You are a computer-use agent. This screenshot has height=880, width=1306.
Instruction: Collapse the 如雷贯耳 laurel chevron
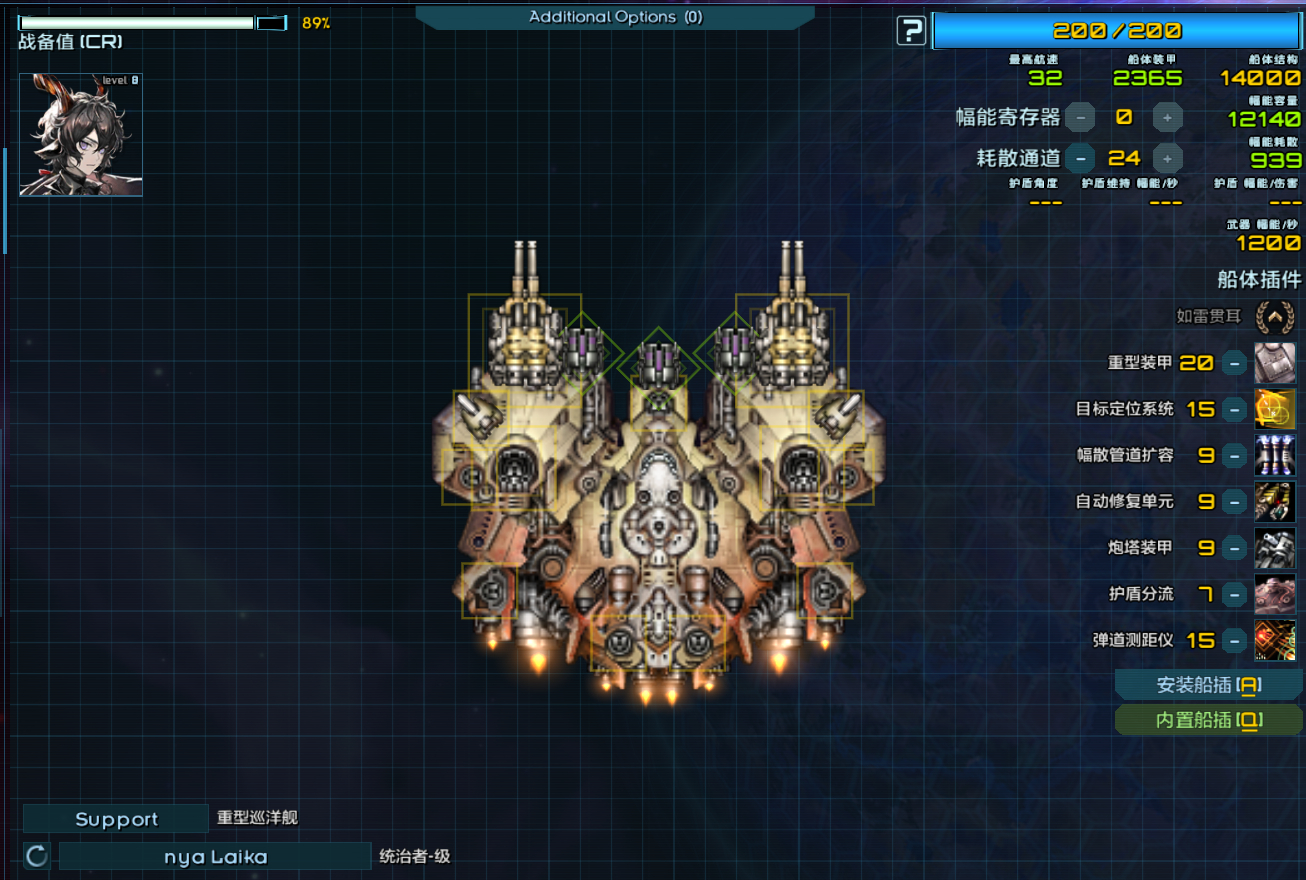point(1275,317)
